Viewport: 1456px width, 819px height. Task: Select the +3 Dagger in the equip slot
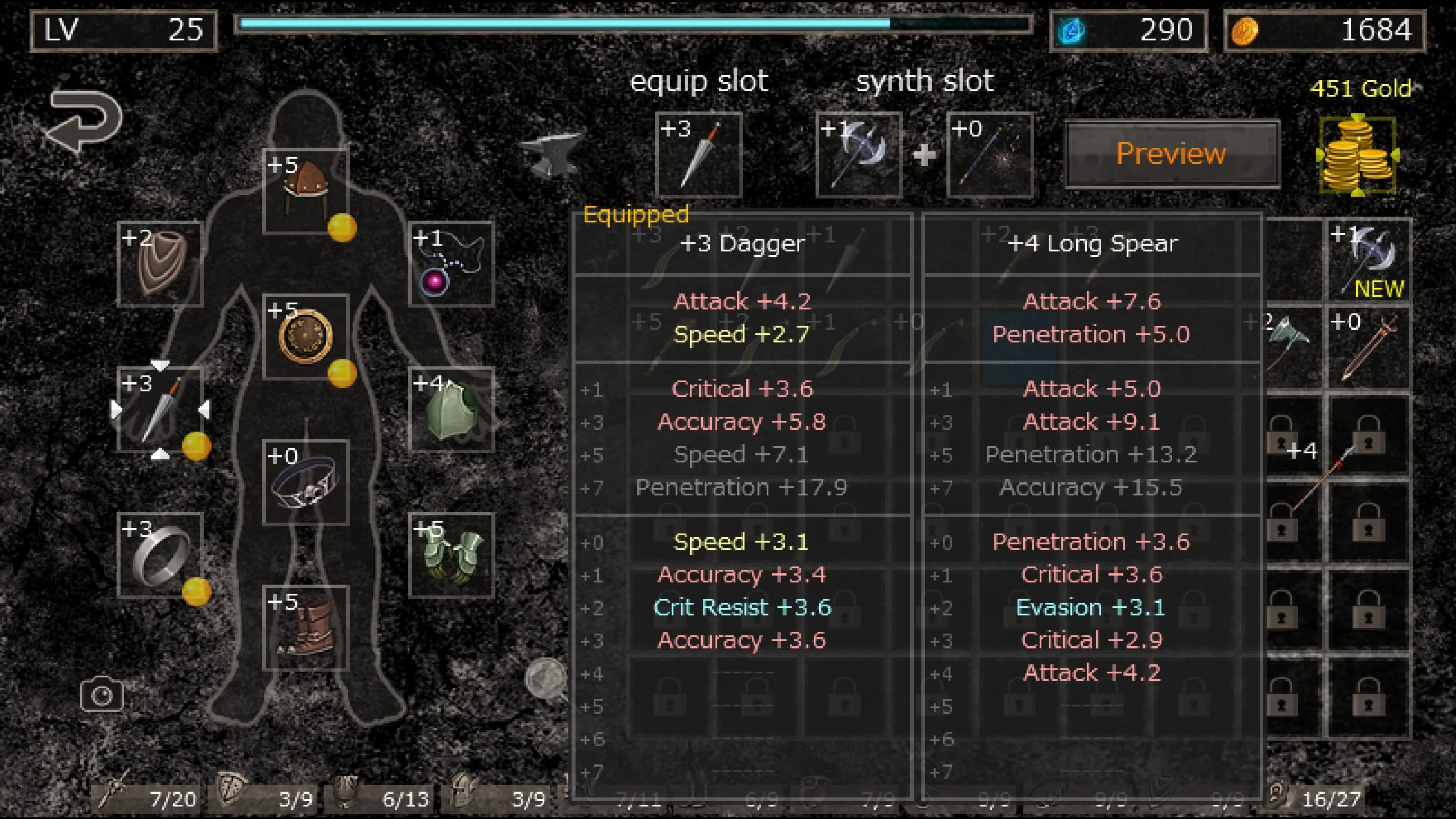pos(698,154)
